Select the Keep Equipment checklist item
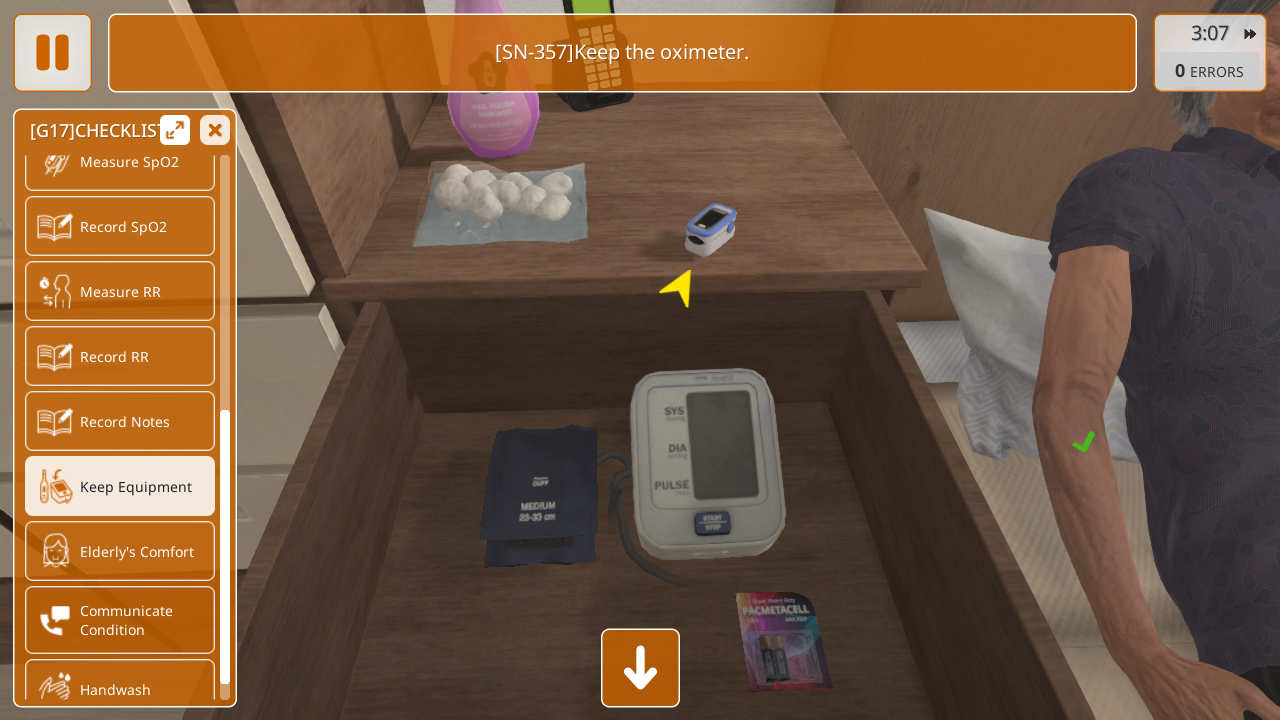 120,486
